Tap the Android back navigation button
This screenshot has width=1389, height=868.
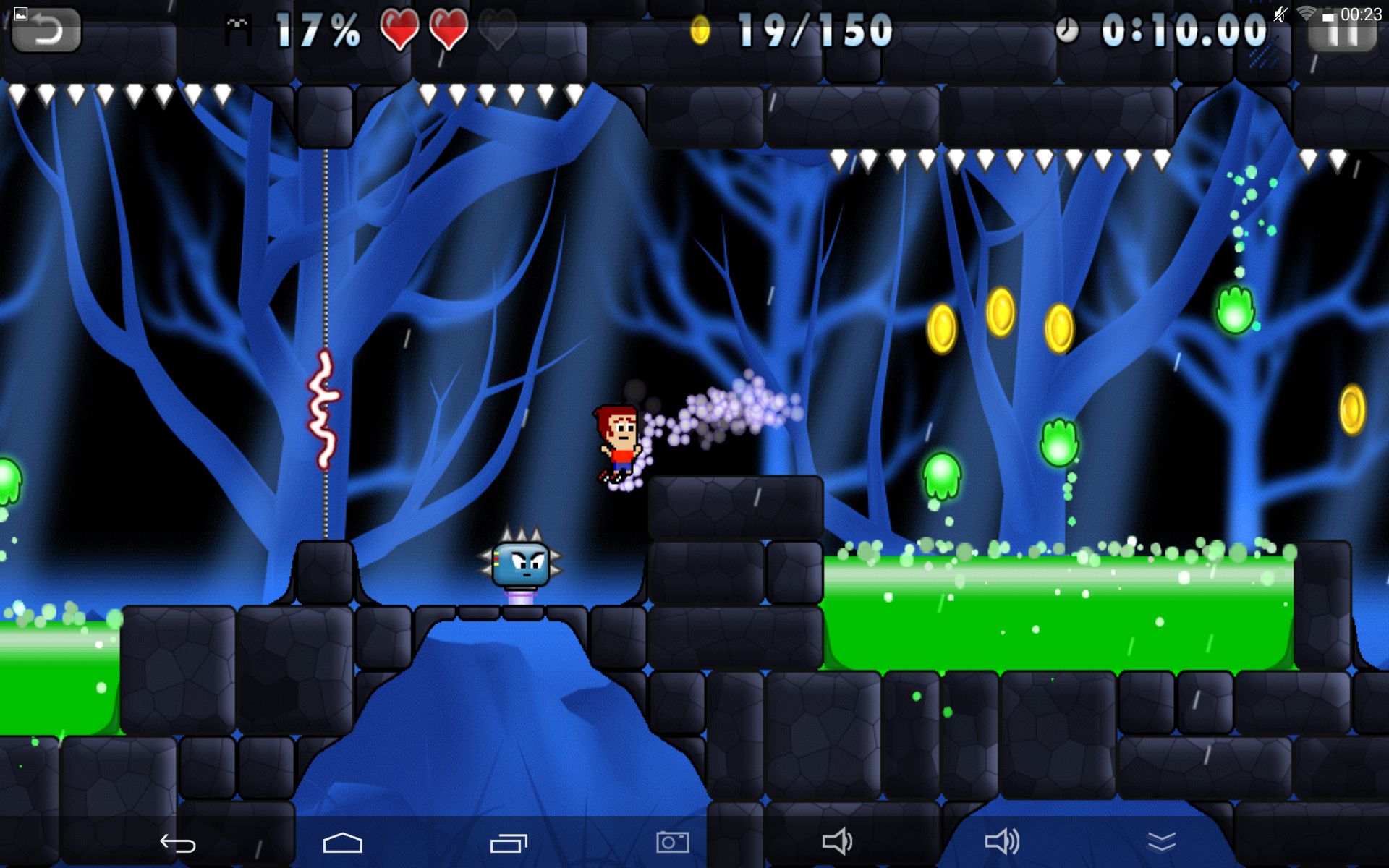[x=178, y=843]
